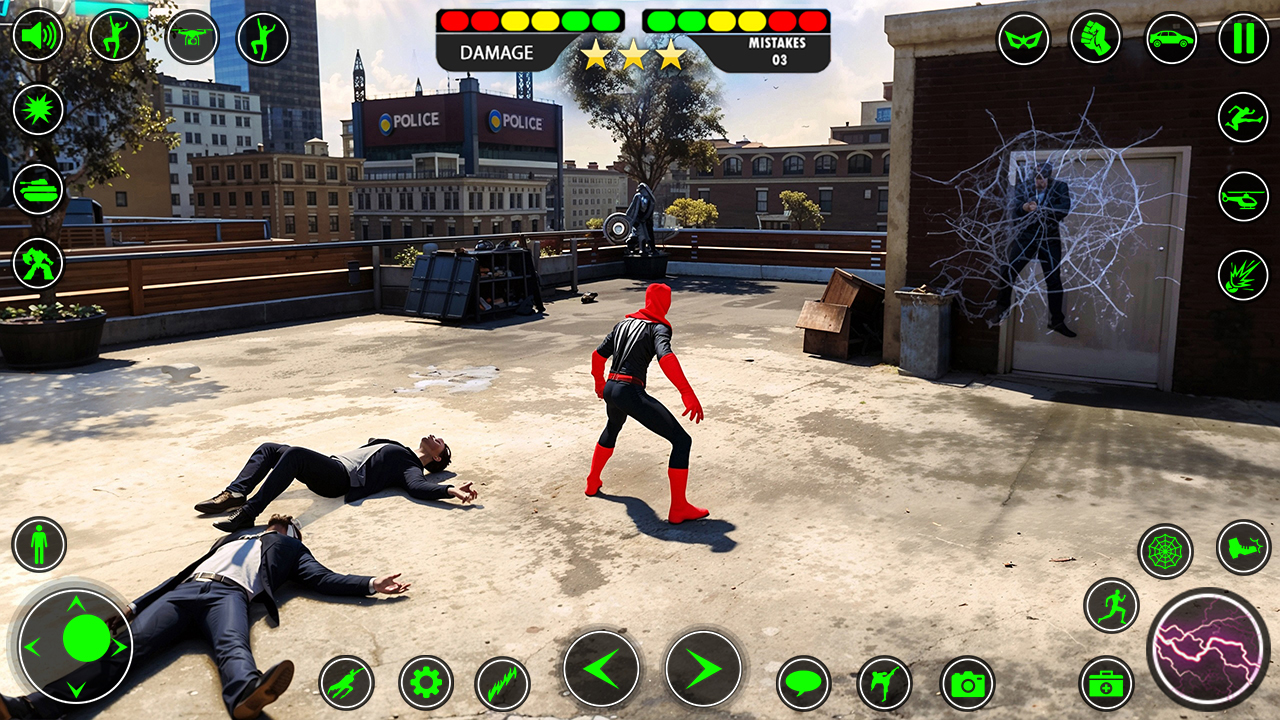1280x720 pixels.
Task: Open the gear settings
Action: pyautogui.click(x=426, y=683)
